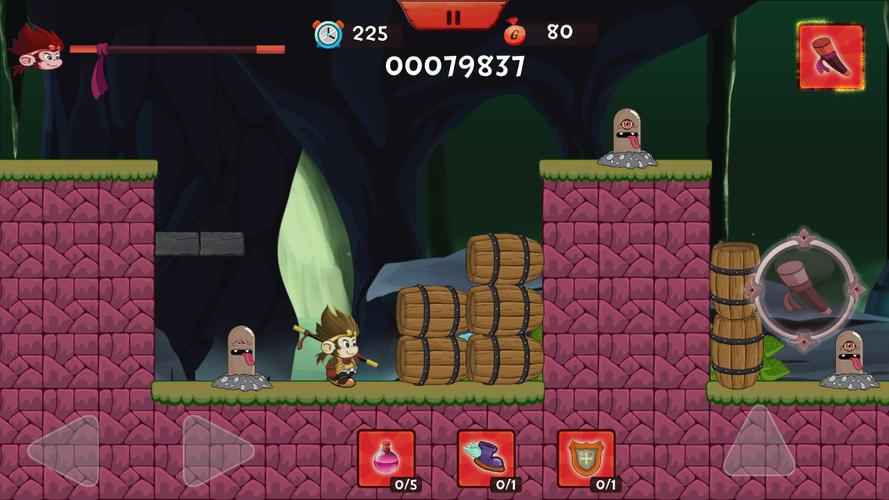The height and width of the screenshot is (500, 889).
Task: Tap the right arrow movement button
Action: point(217,451)
